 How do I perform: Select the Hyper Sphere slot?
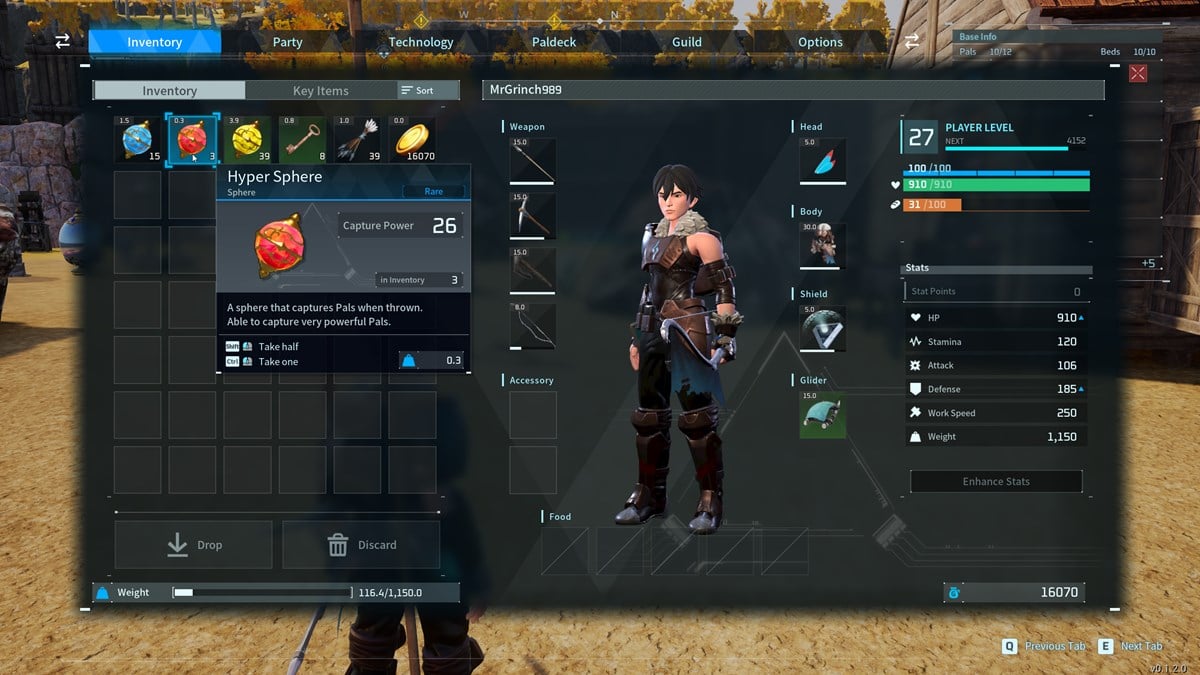click(192, 140)
